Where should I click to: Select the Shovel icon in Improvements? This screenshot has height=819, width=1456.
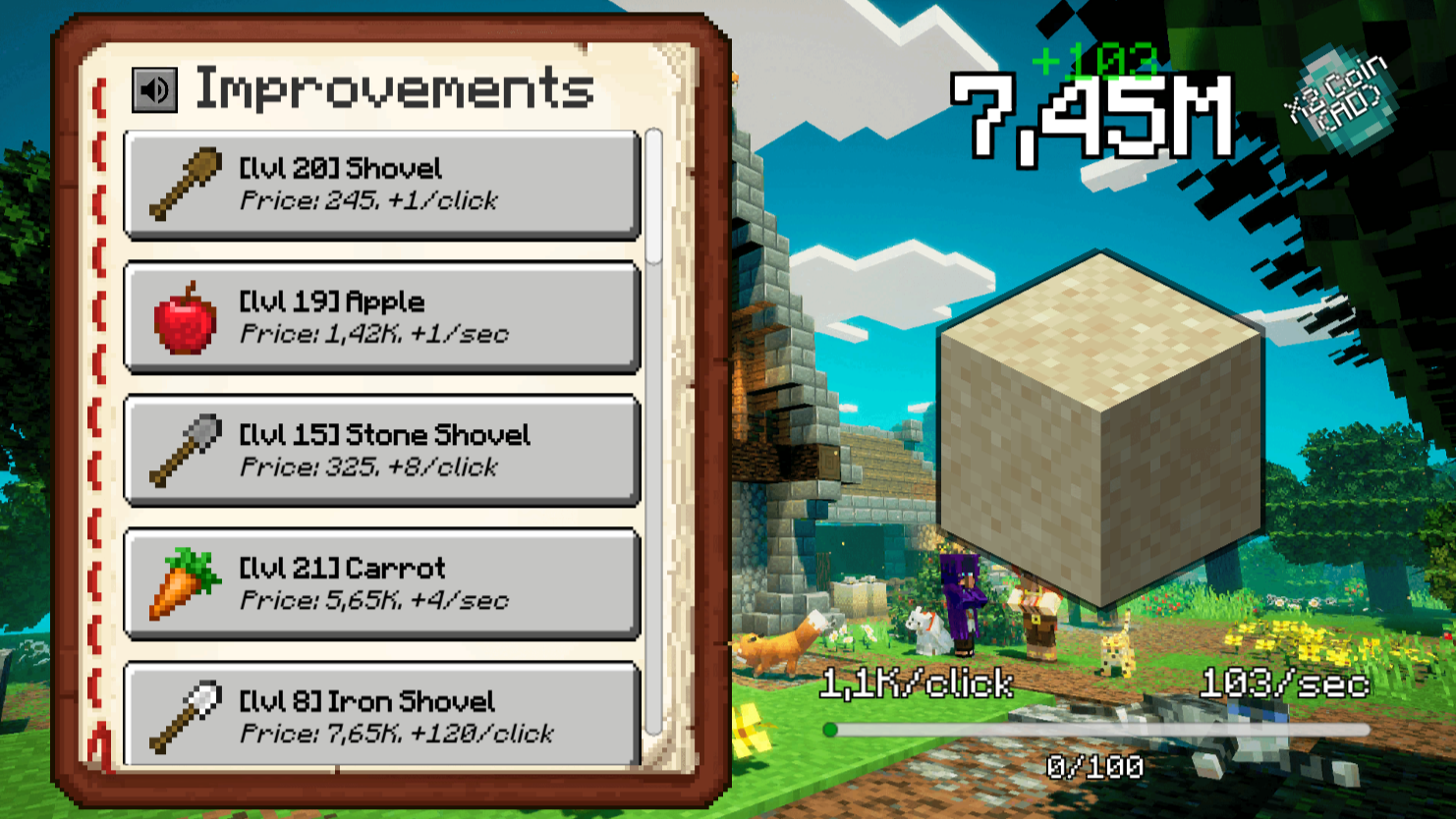point(182,186)
